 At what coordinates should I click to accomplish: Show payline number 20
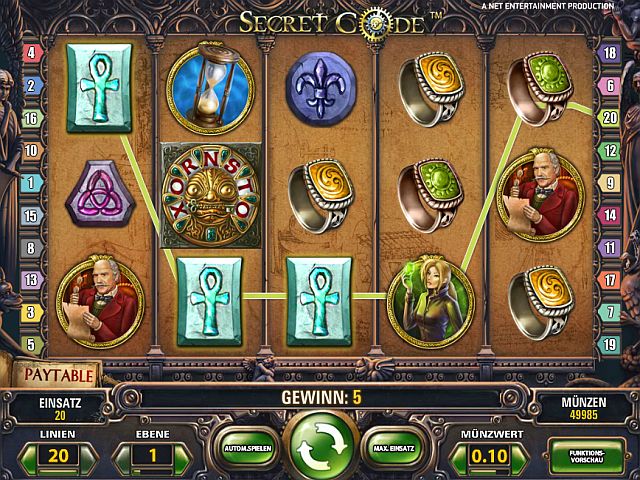(609, 117)
